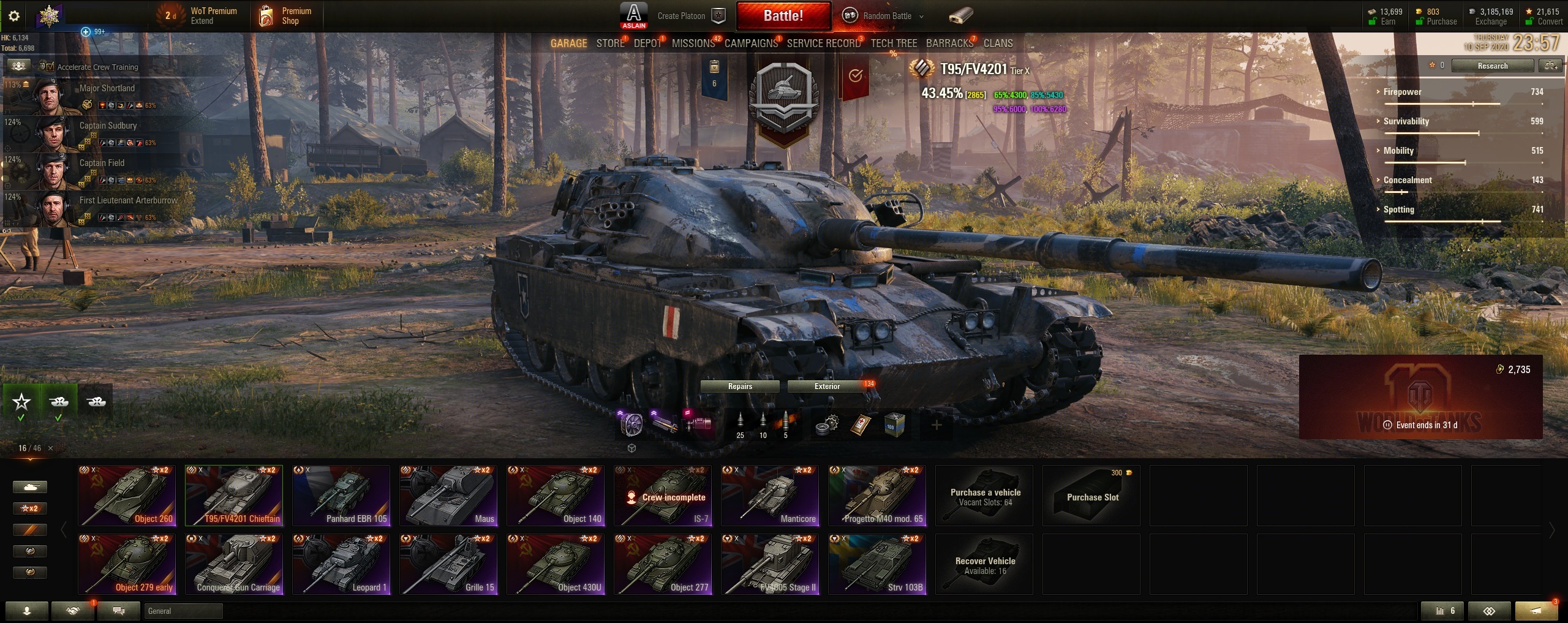Open the platoon handshake icon with notification
1568x623 pixels.
coord(73,611)
